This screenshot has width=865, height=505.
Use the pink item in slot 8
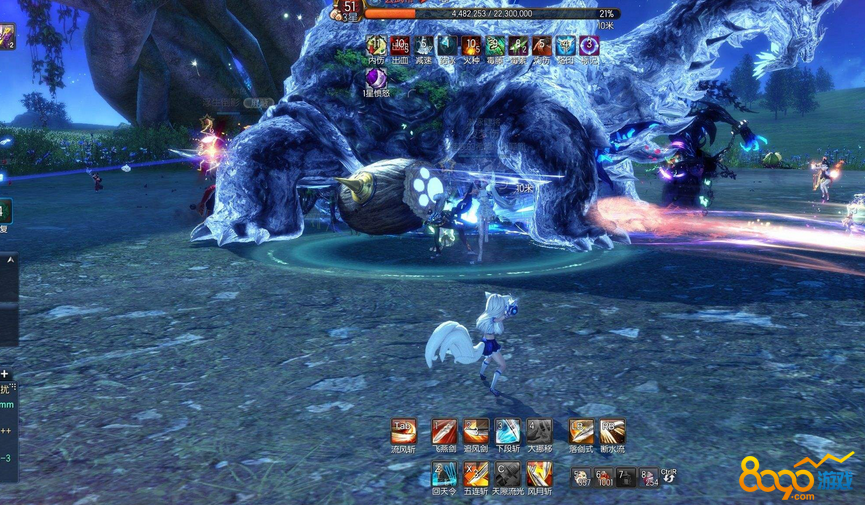(x=650, y=477)
